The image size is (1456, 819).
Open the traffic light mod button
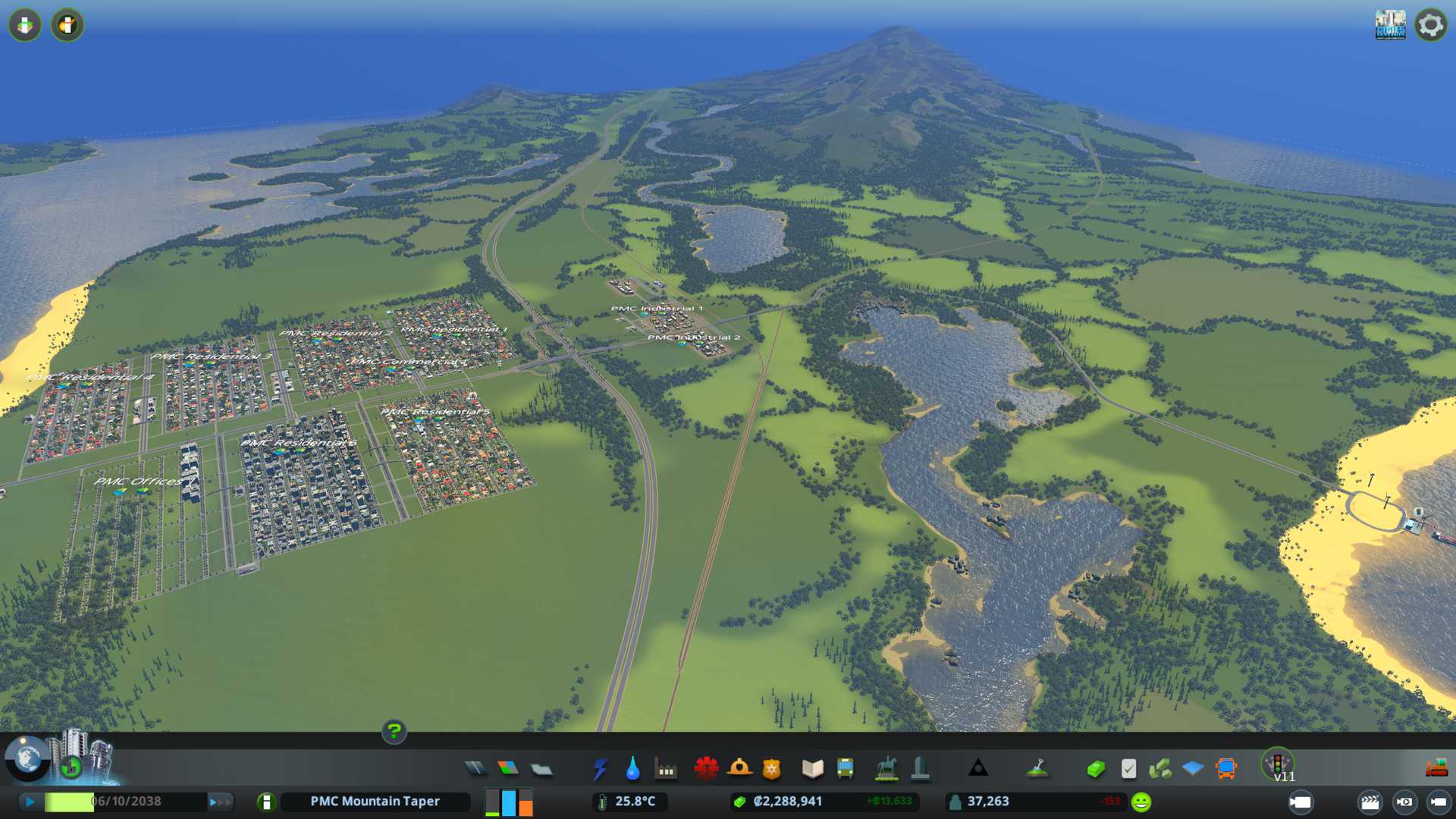pos(1278,763)
